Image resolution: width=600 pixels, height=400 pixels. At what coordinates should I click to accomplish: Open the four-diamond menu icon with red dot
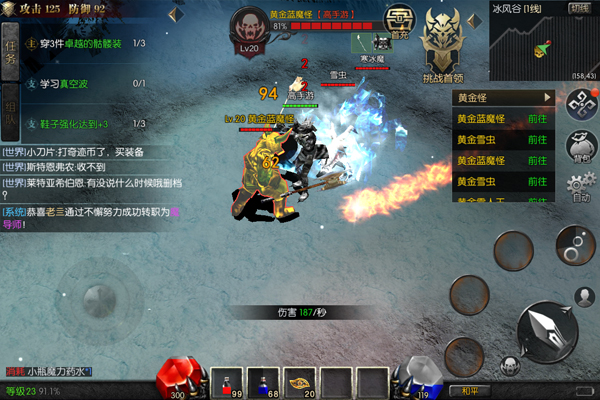point(579,103)
